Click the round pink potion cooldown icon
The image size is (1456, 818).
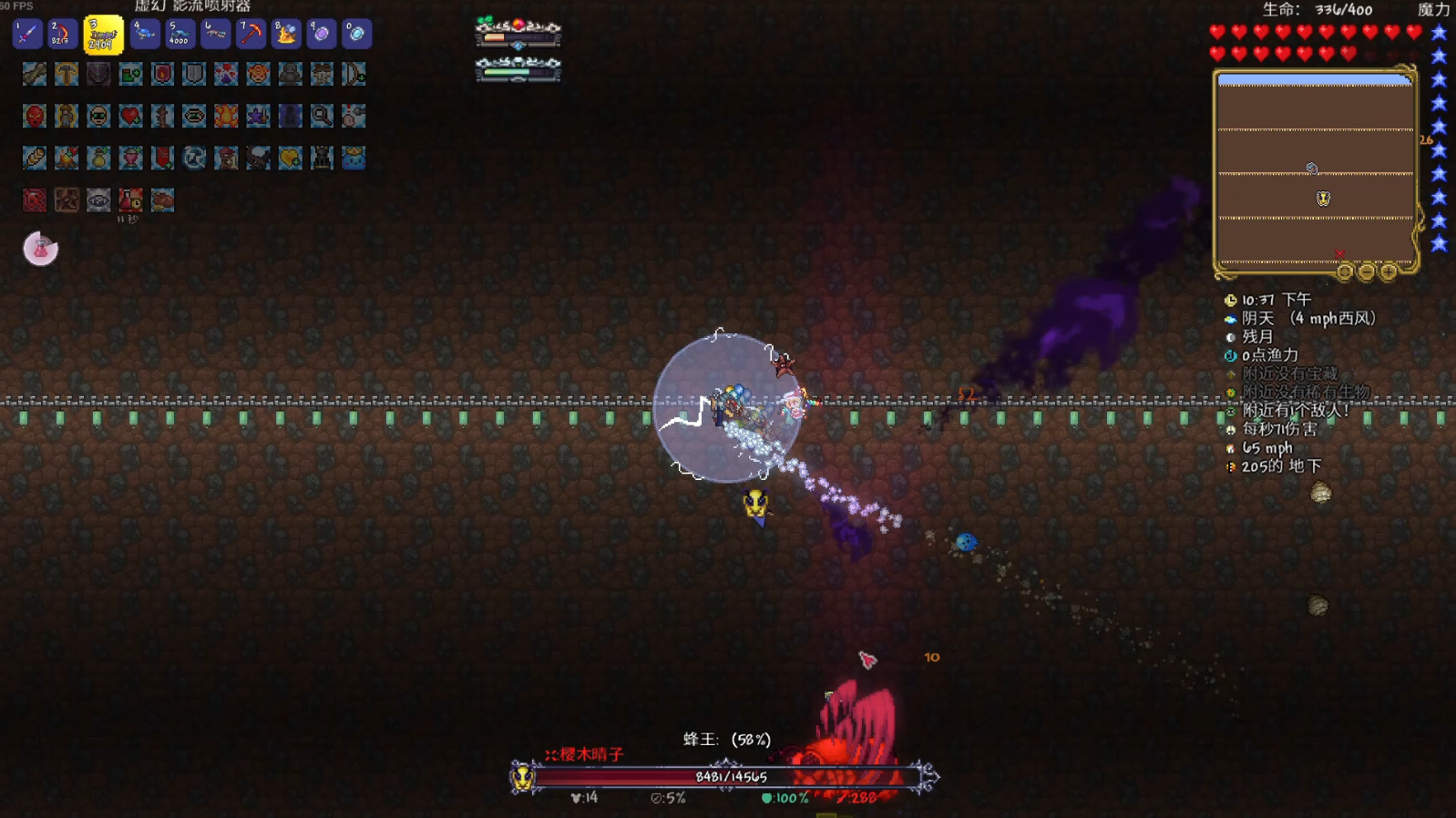click(x=40, y=249)
